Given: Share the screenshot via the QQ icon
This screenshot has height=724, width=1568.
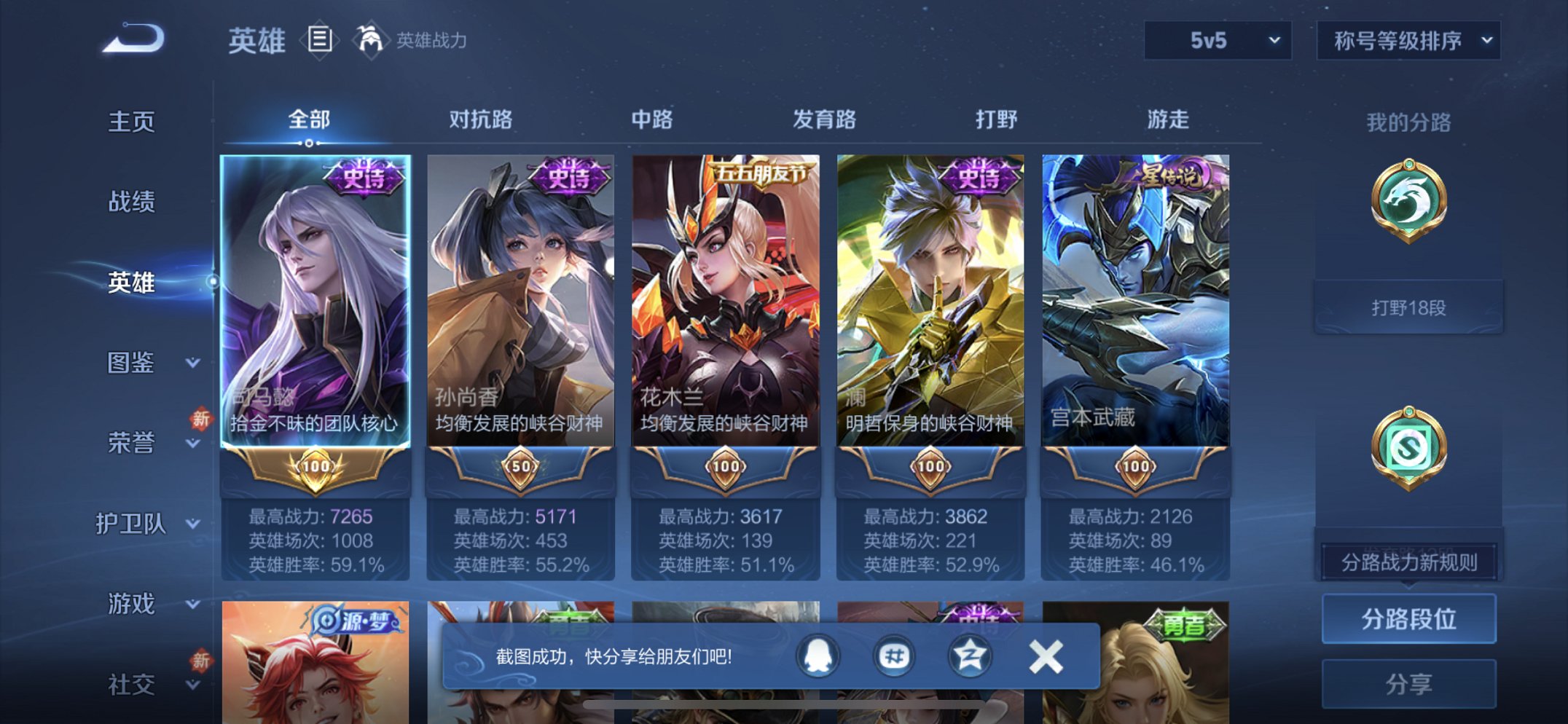Looking at the screenshot, I should pyautogui.click(x=817, y=655).
